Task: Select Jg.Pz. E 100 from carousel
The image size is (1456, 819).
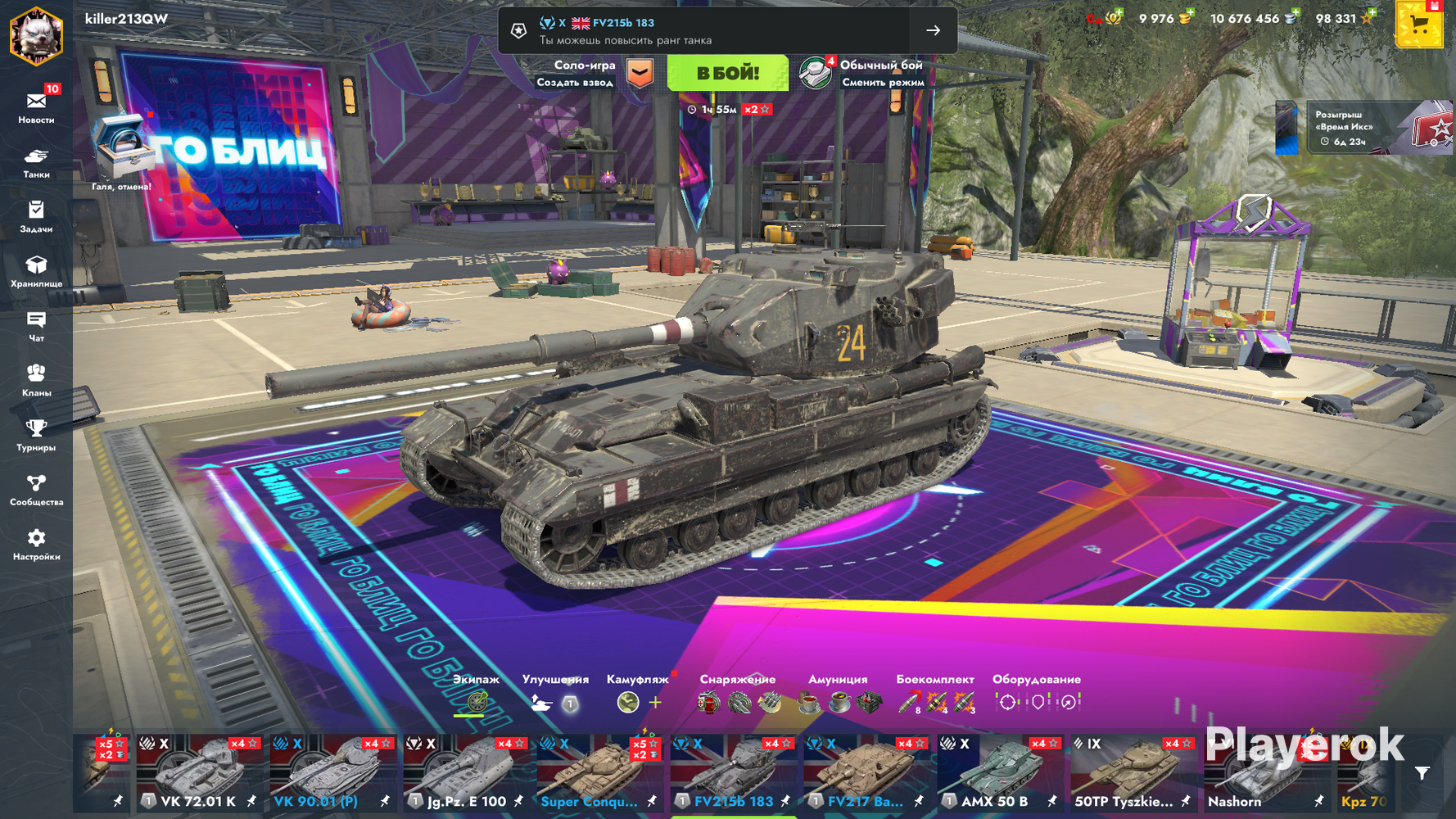Action: click(468, 774)
